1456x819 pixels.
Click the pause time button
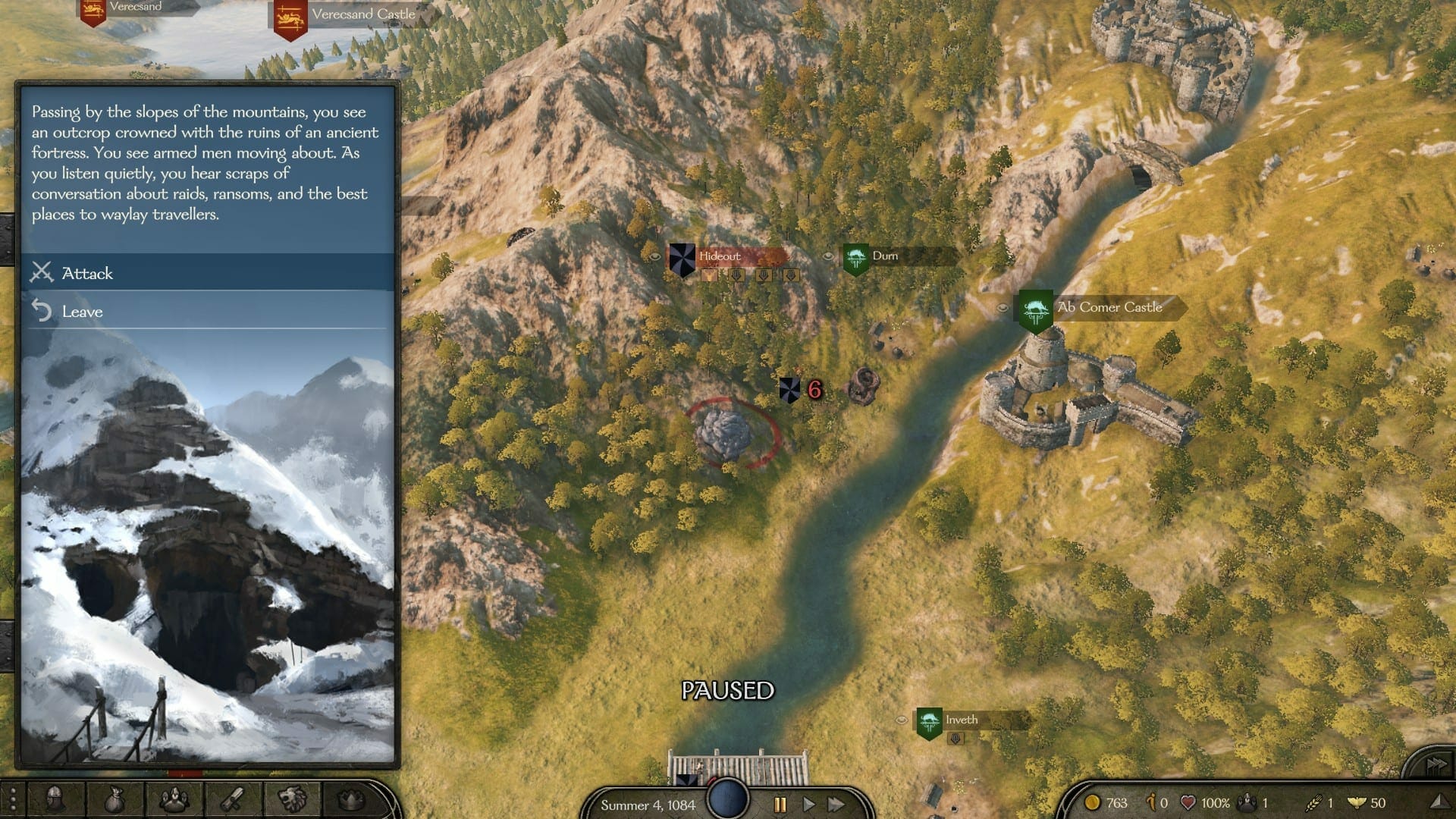pyautogui.click(x=780, y=805)
